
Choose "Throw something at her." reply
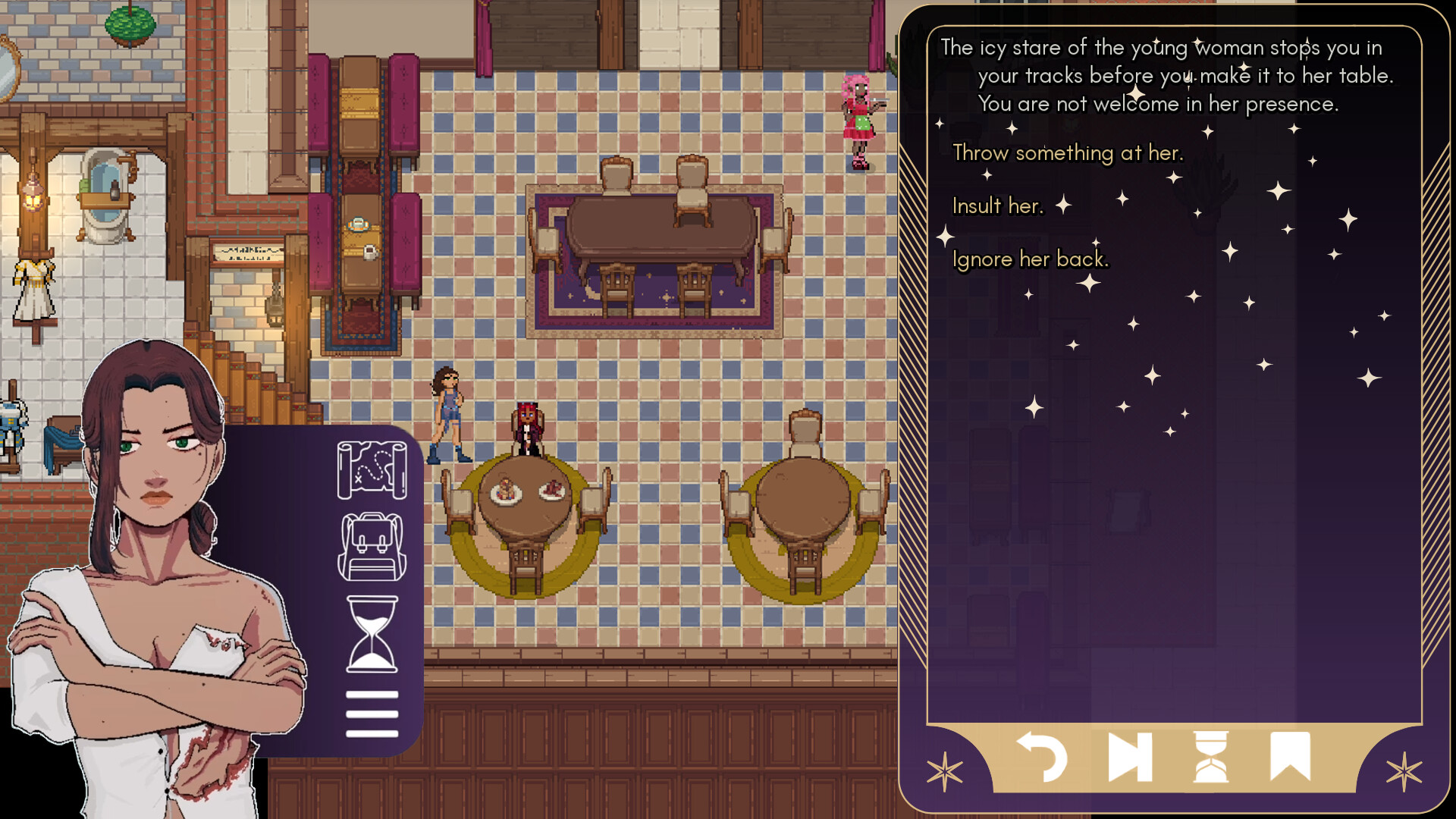tap(1067, 153)
